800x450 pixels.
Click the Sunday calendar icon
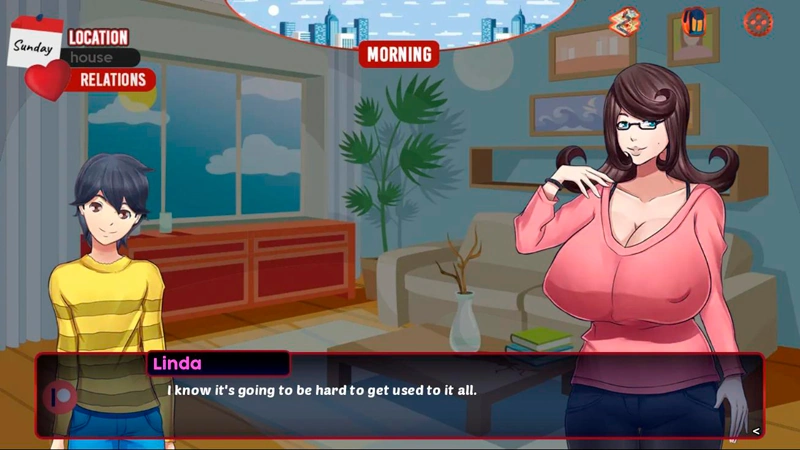35,43
